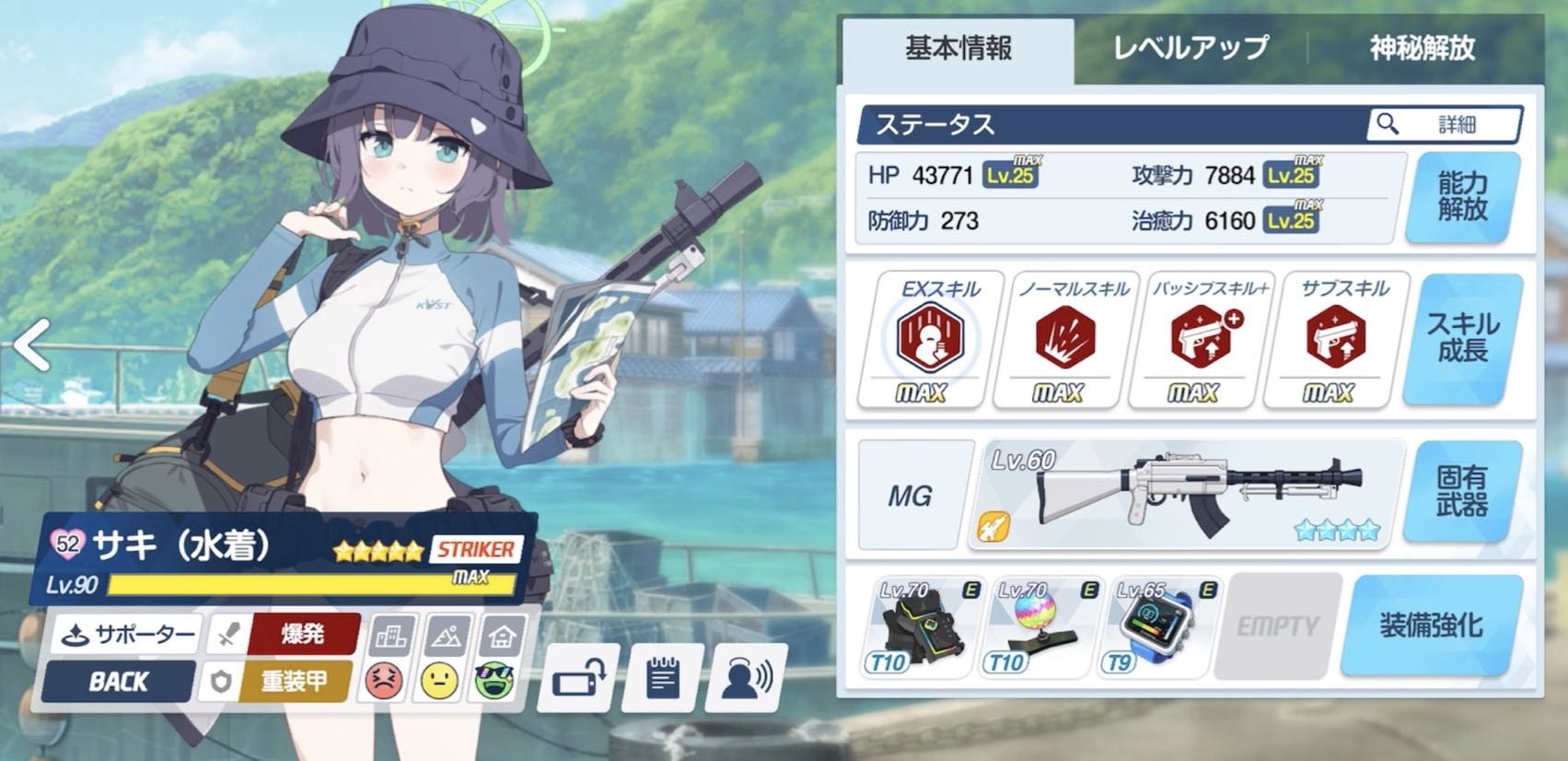Play the character voice icon
Viewport: 1568px width, 761px height.
[746, 679]
